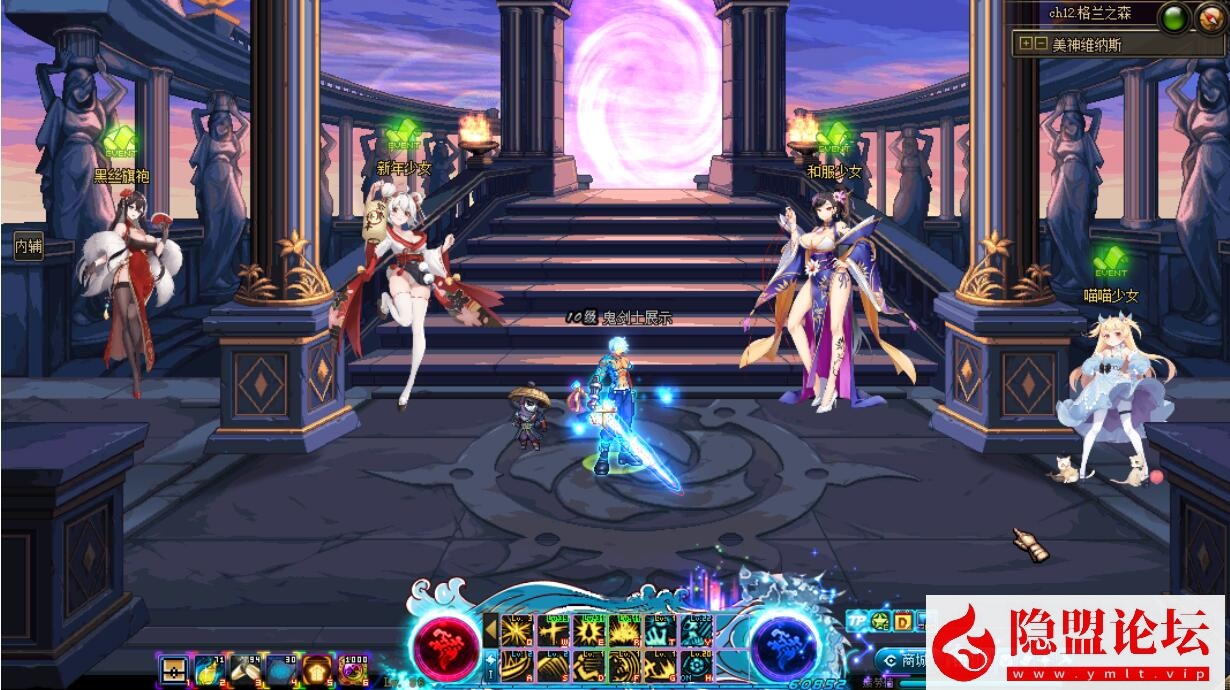Activate the cross-shaped skill on W
The height and width of the screenshot is (690, 1230).
click(553, 631)
